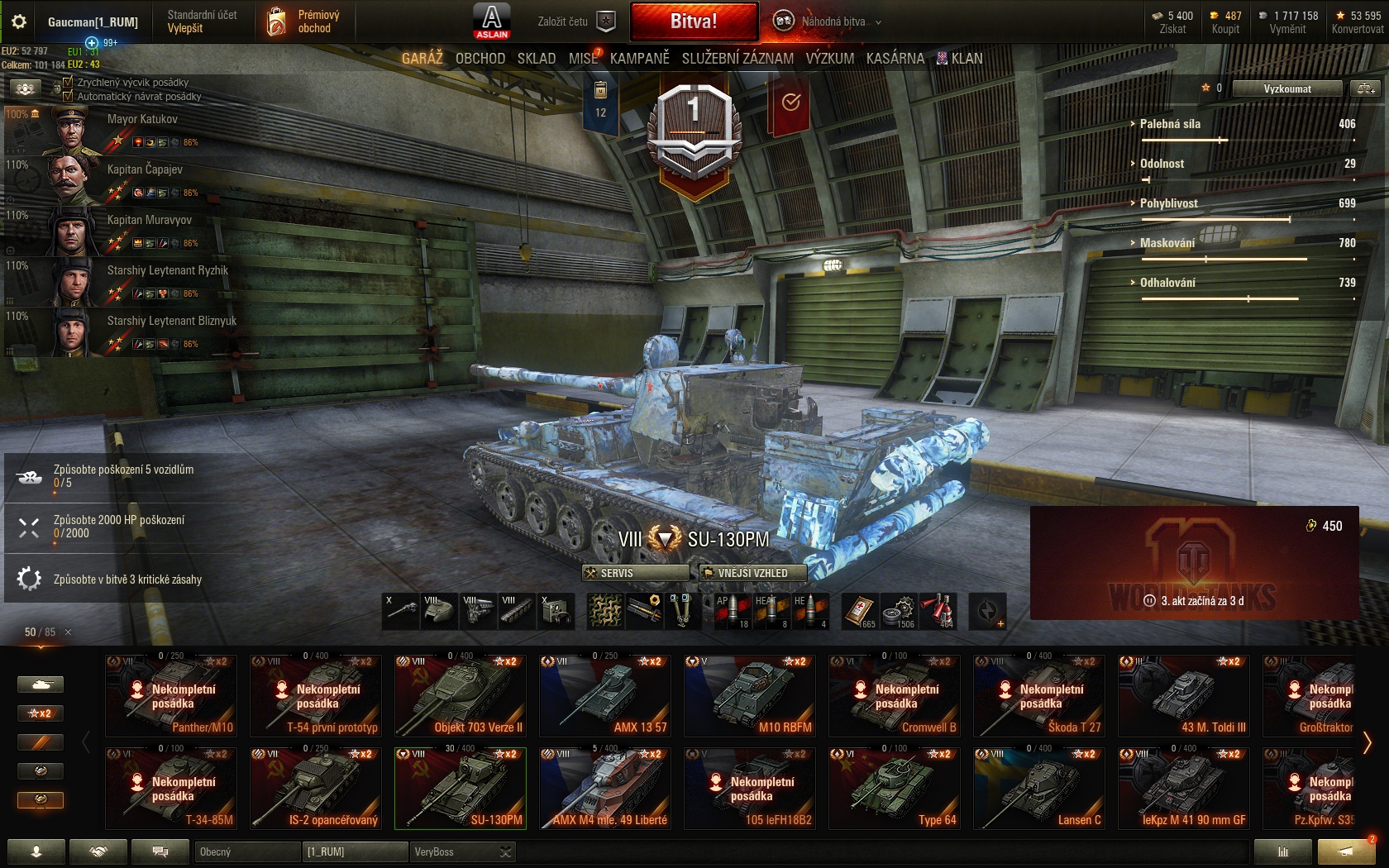Open the SERVIS maintenance button
The width and height of the screenshot is (1389, 868).
pyautogui.click(x=635, y=573)
